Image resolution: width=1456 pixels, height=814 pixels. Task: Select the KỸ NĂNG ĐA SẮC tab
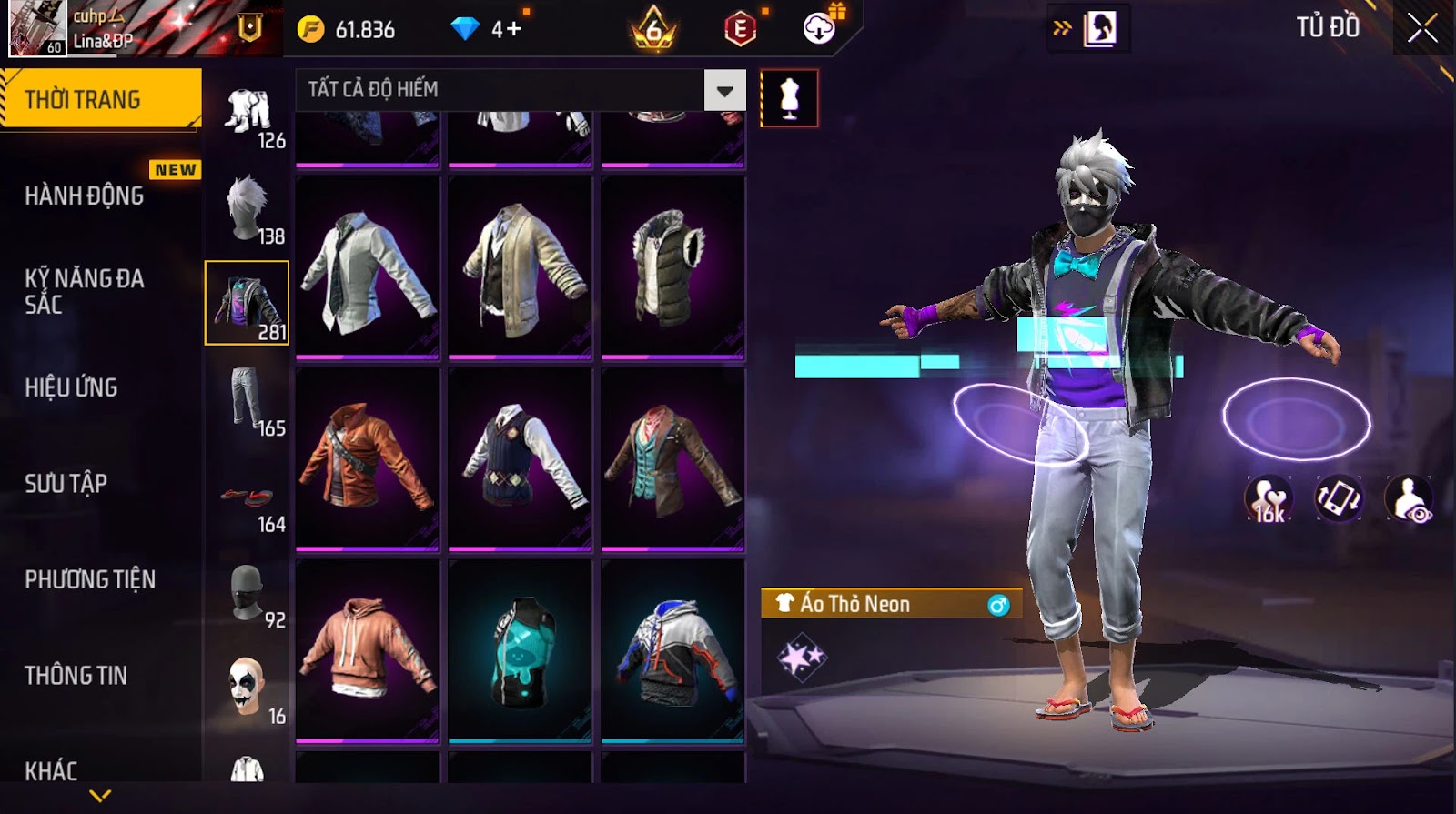[x=85, y=291]
